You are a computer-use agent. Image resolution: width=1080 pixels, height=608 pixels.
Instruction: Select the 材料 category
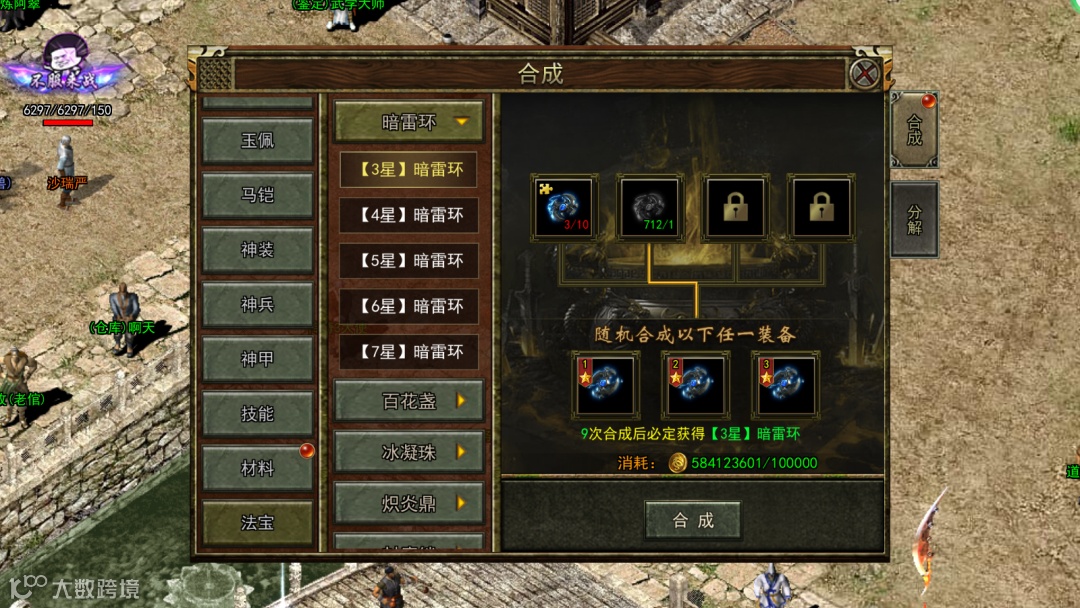tap(257, 468)
